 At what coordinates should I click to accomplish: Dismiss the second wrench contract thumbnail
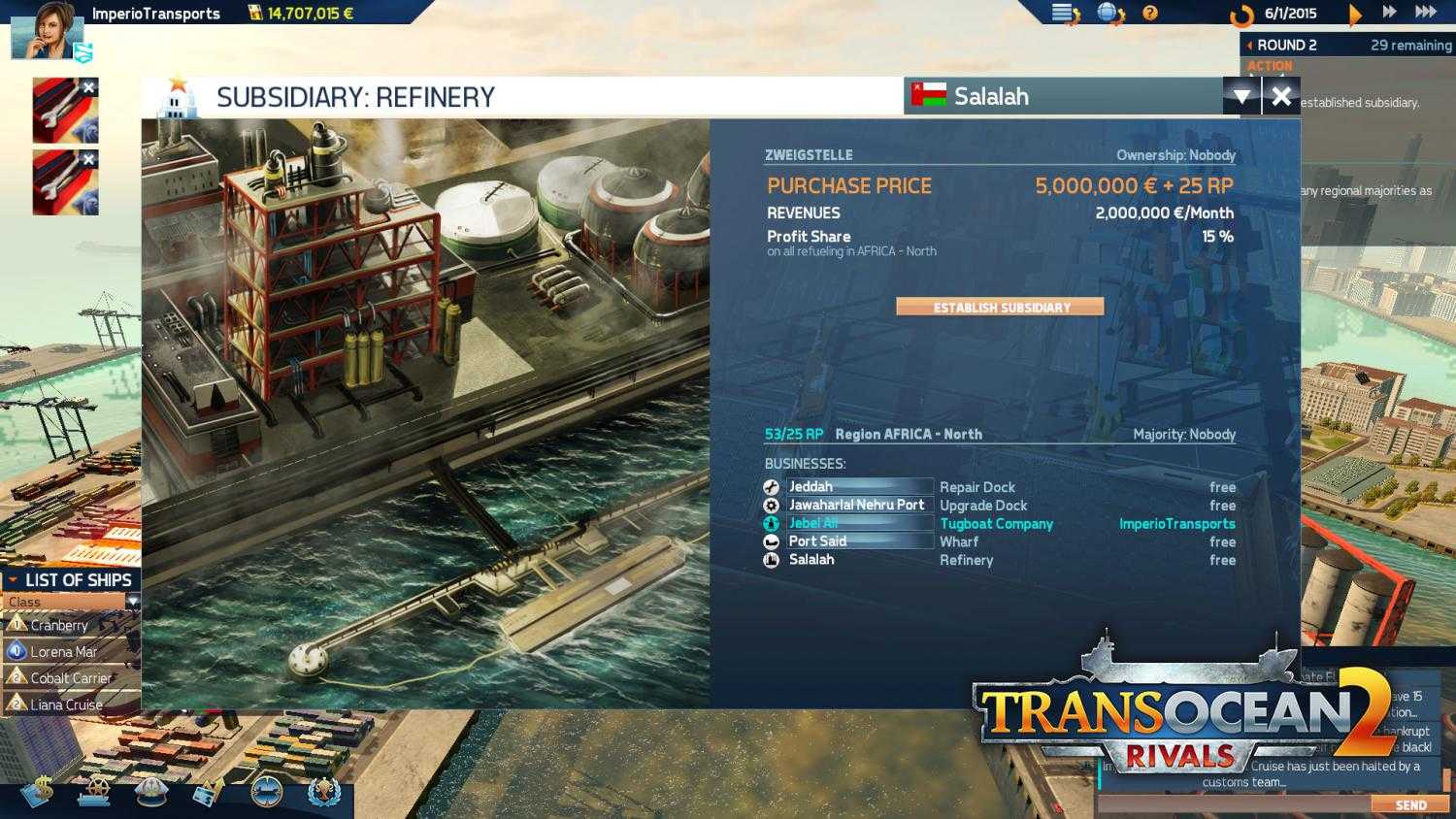point(89,158)
